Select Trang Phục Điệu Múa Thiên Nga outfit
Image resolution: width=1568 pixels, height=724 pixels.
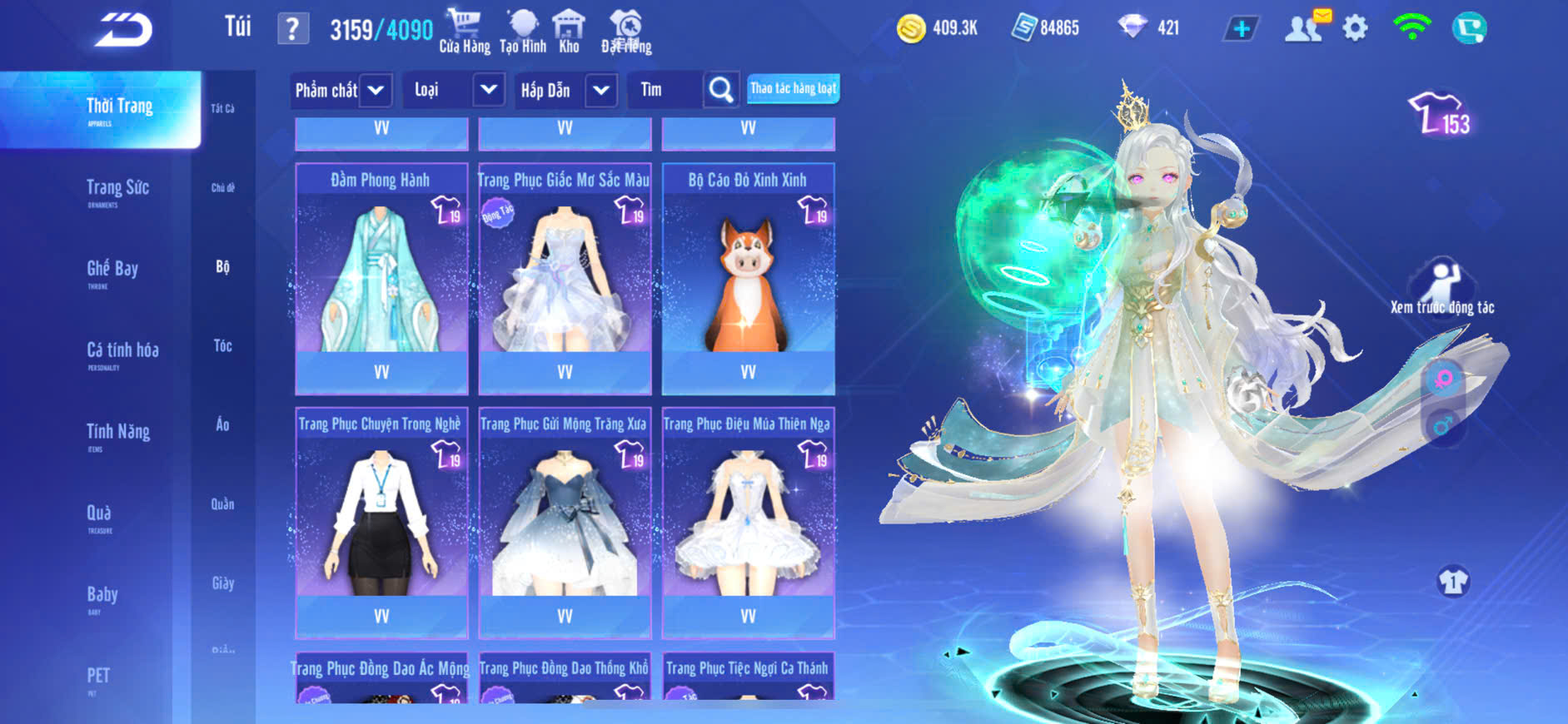click(748, 522)
